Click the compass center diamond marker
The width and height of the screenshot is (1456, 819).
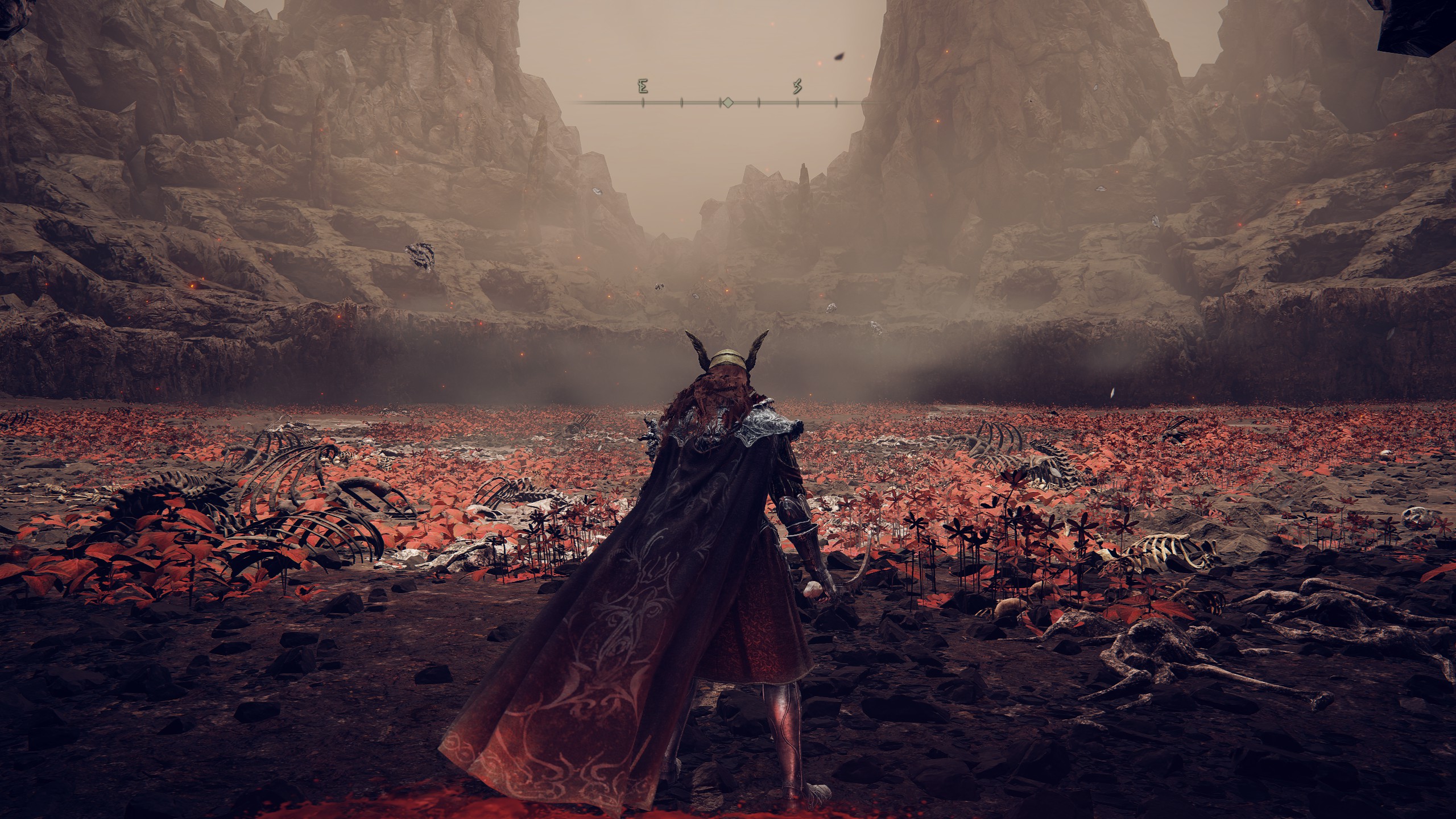pyautogui.click(x=727, y=102)
